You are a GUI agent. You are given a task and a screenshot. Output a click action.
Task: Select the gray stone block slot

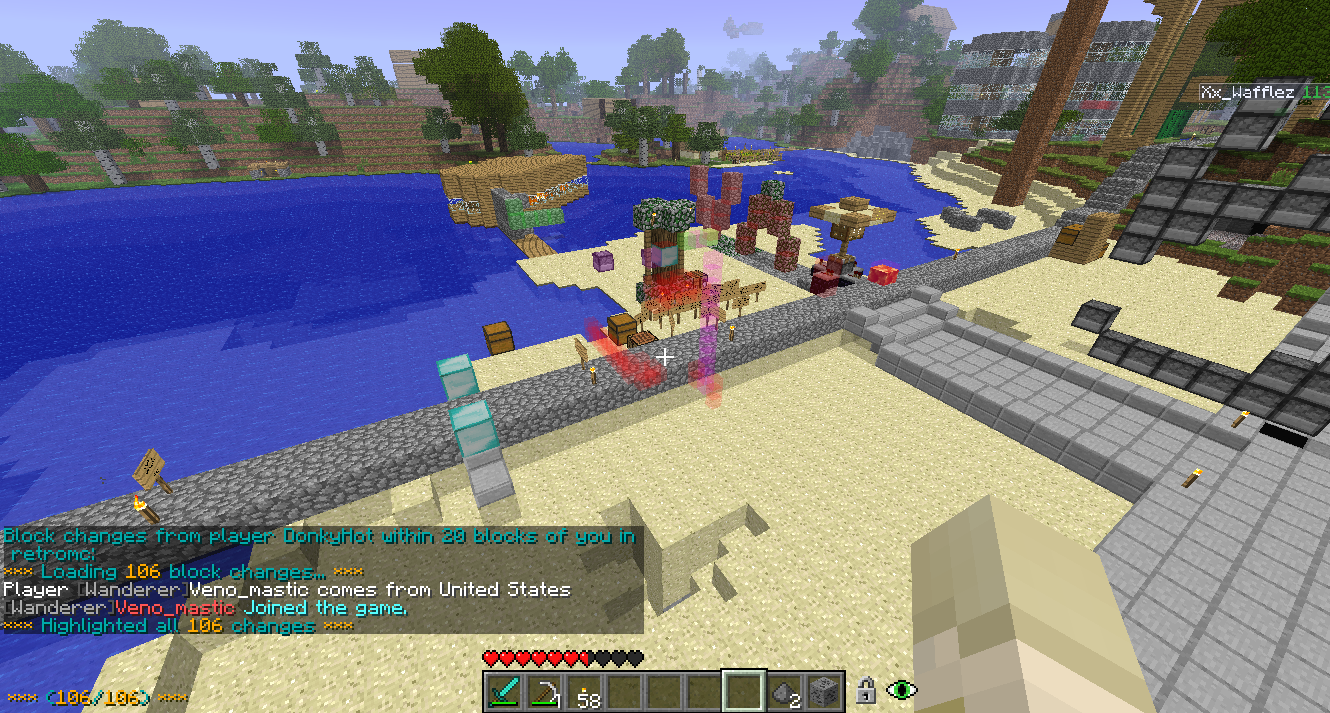(x=826, y=691)
